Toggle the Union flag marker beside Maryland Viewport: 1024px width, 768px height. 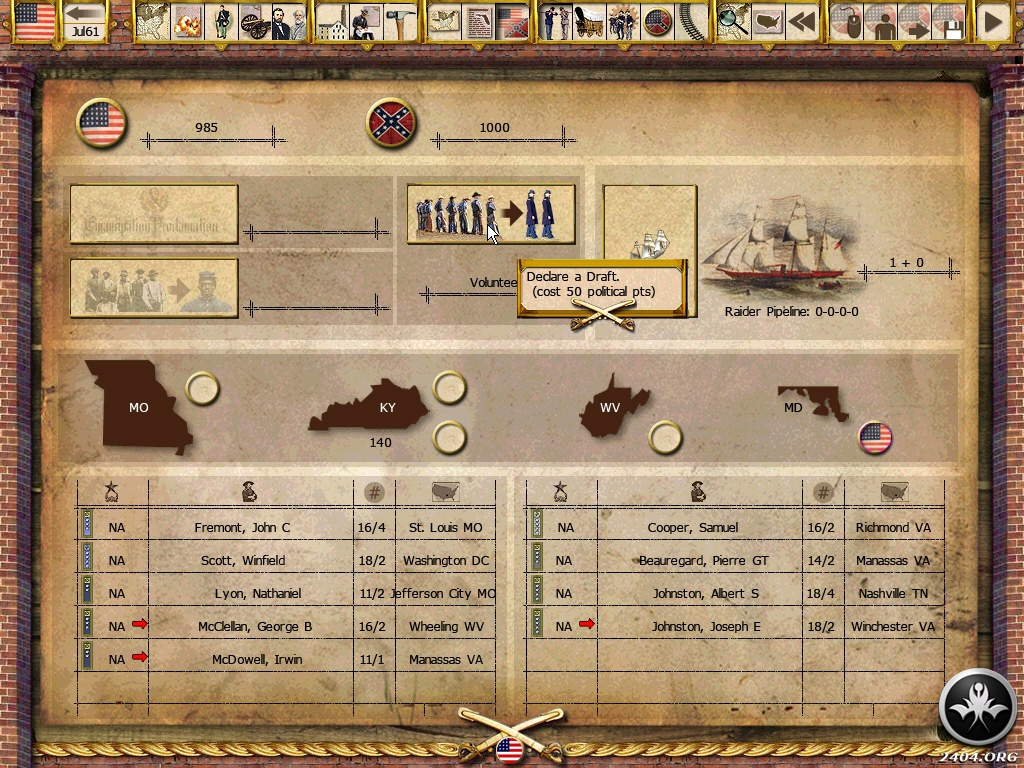(875, 437)
